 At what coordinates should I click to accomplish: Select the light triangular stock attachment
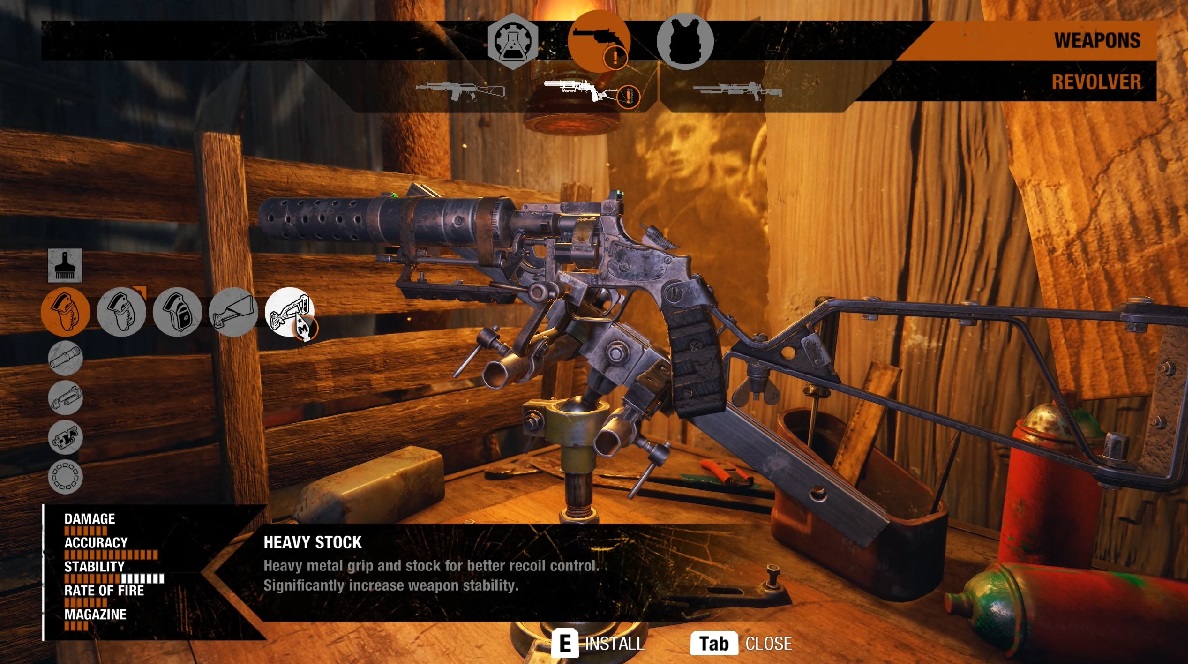[x=234, y=312]
